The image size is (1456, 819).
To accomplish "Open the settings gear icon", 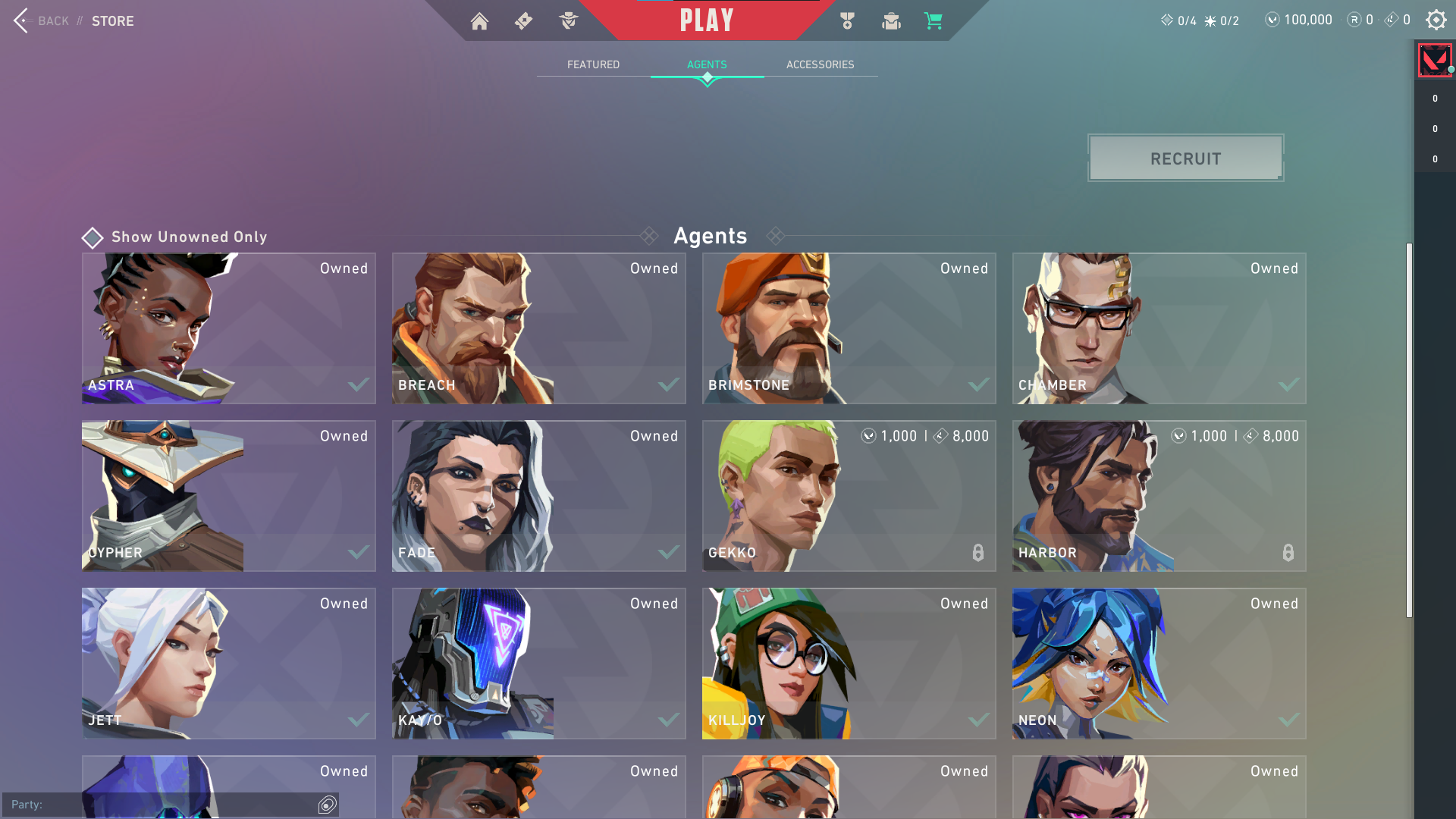I will click(x=1436, y=20).
